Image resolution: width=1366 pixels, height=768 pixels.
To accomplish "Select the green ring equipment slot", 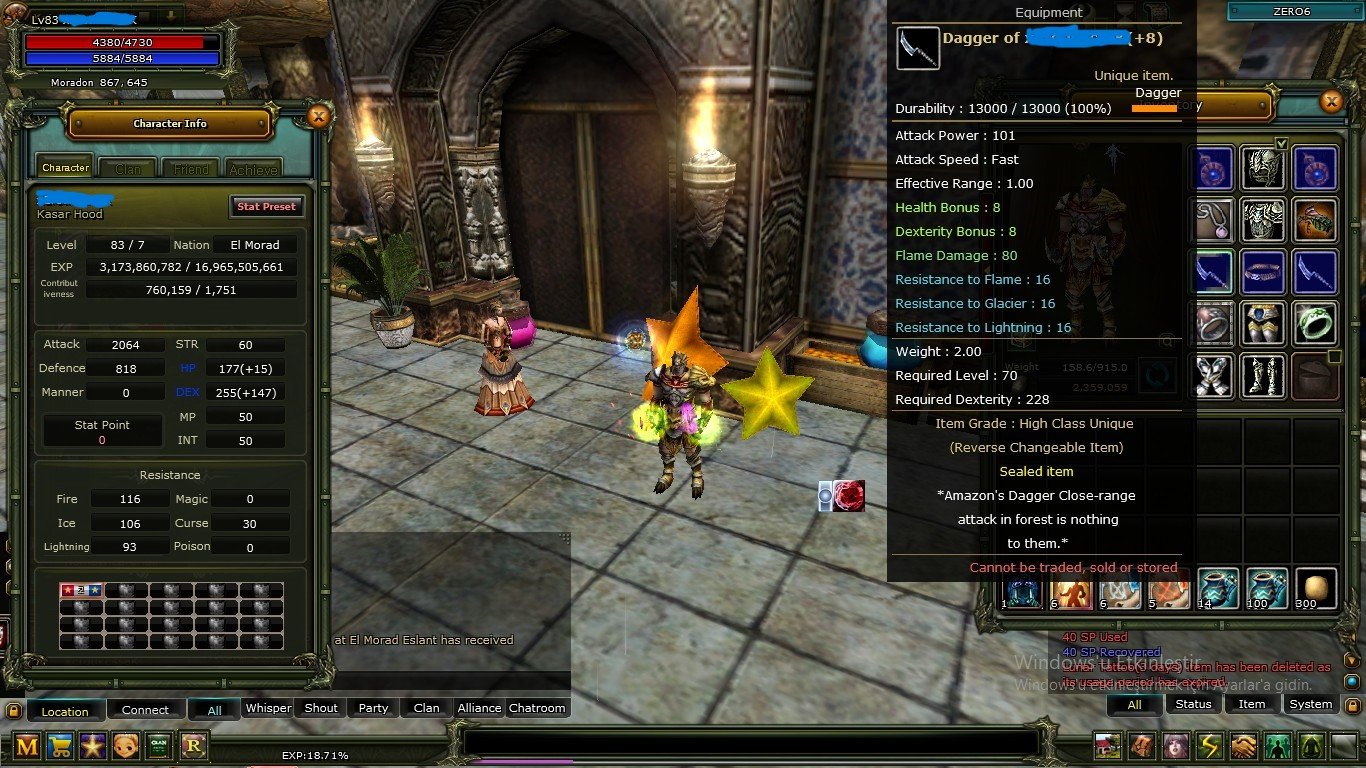I will tap(1315, 323).
